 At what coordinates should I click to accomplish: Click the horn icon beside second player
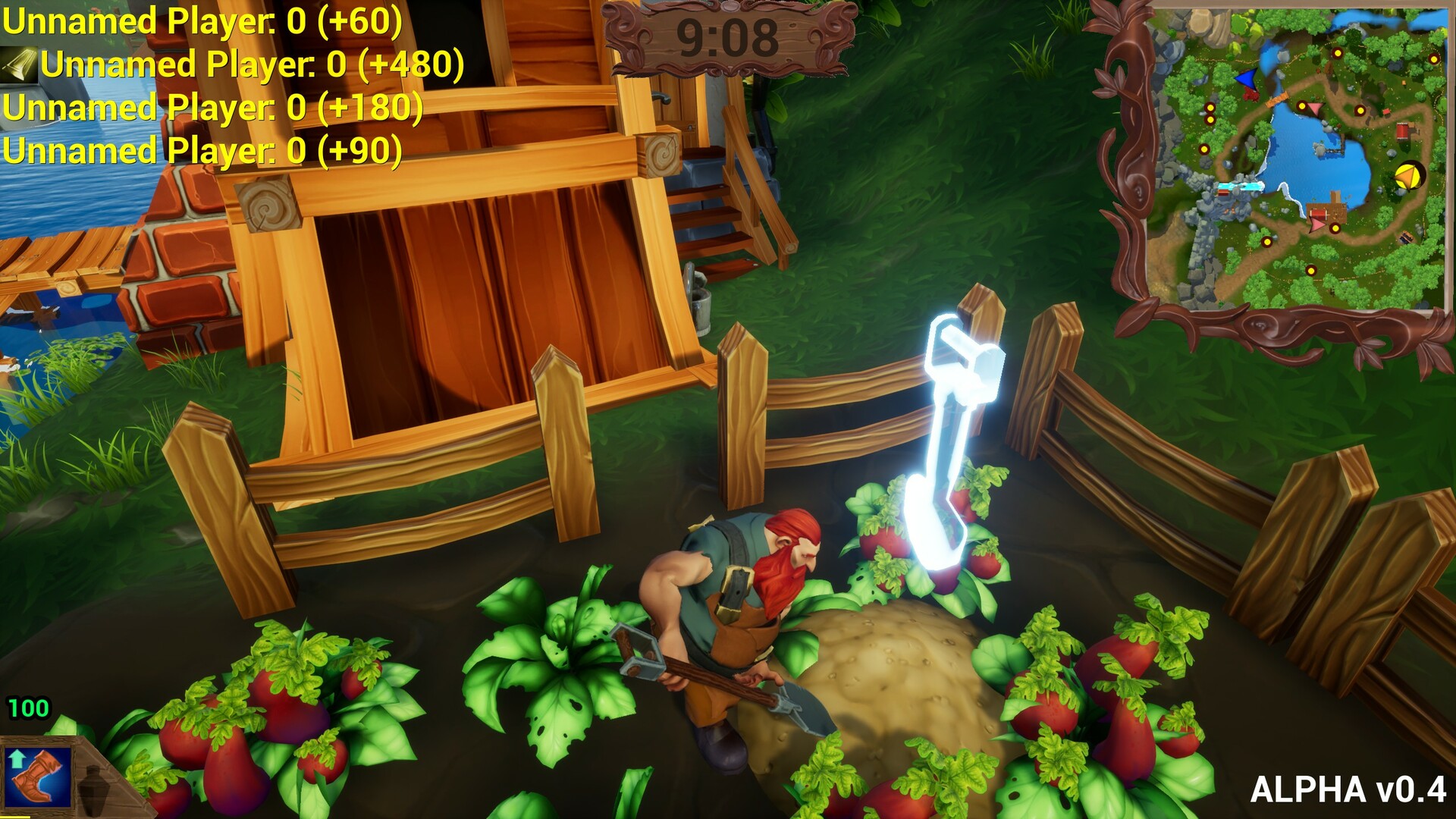(20, 66)
